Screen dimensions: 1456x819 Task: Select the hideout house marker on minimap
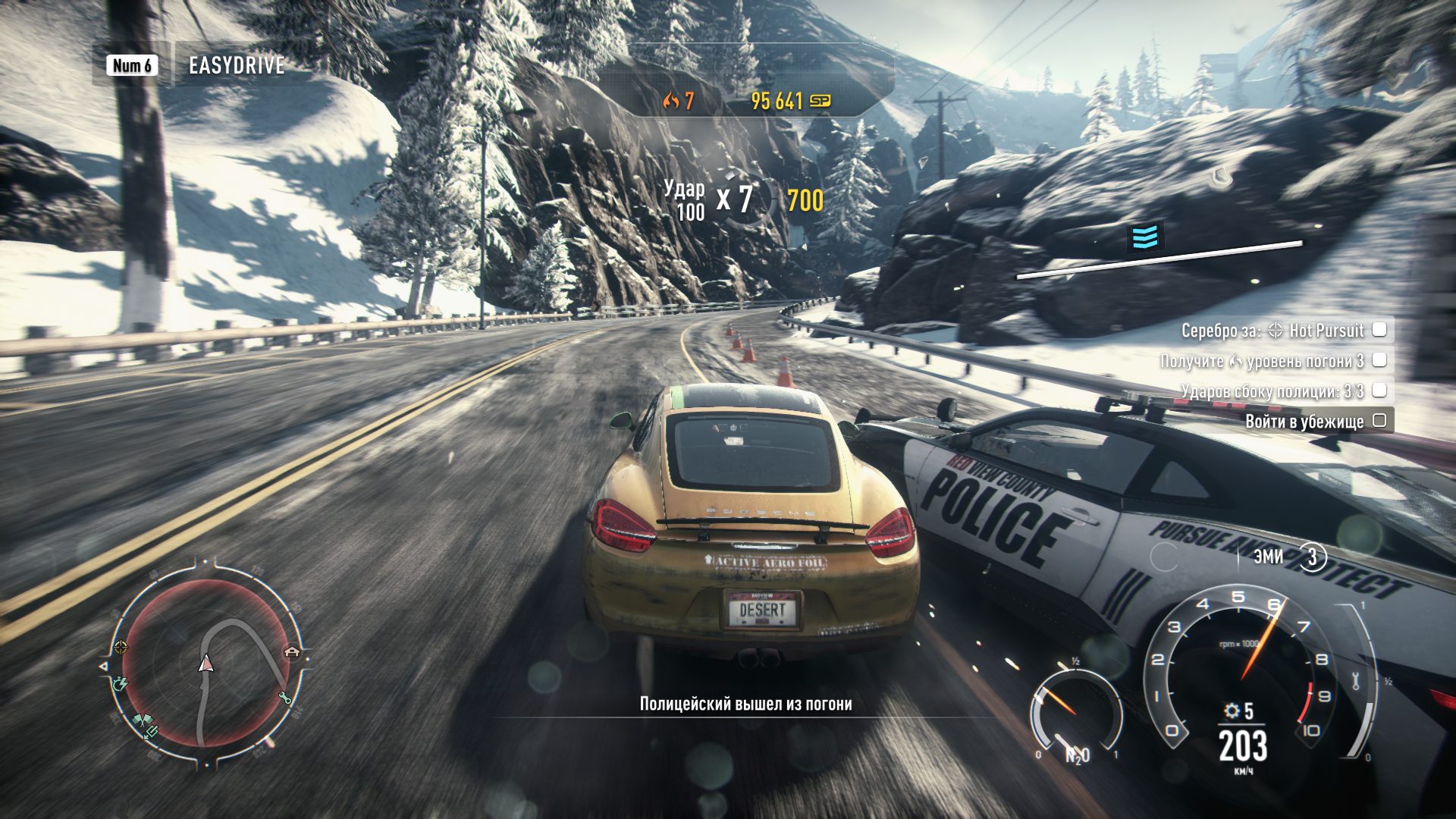point(292,651)
